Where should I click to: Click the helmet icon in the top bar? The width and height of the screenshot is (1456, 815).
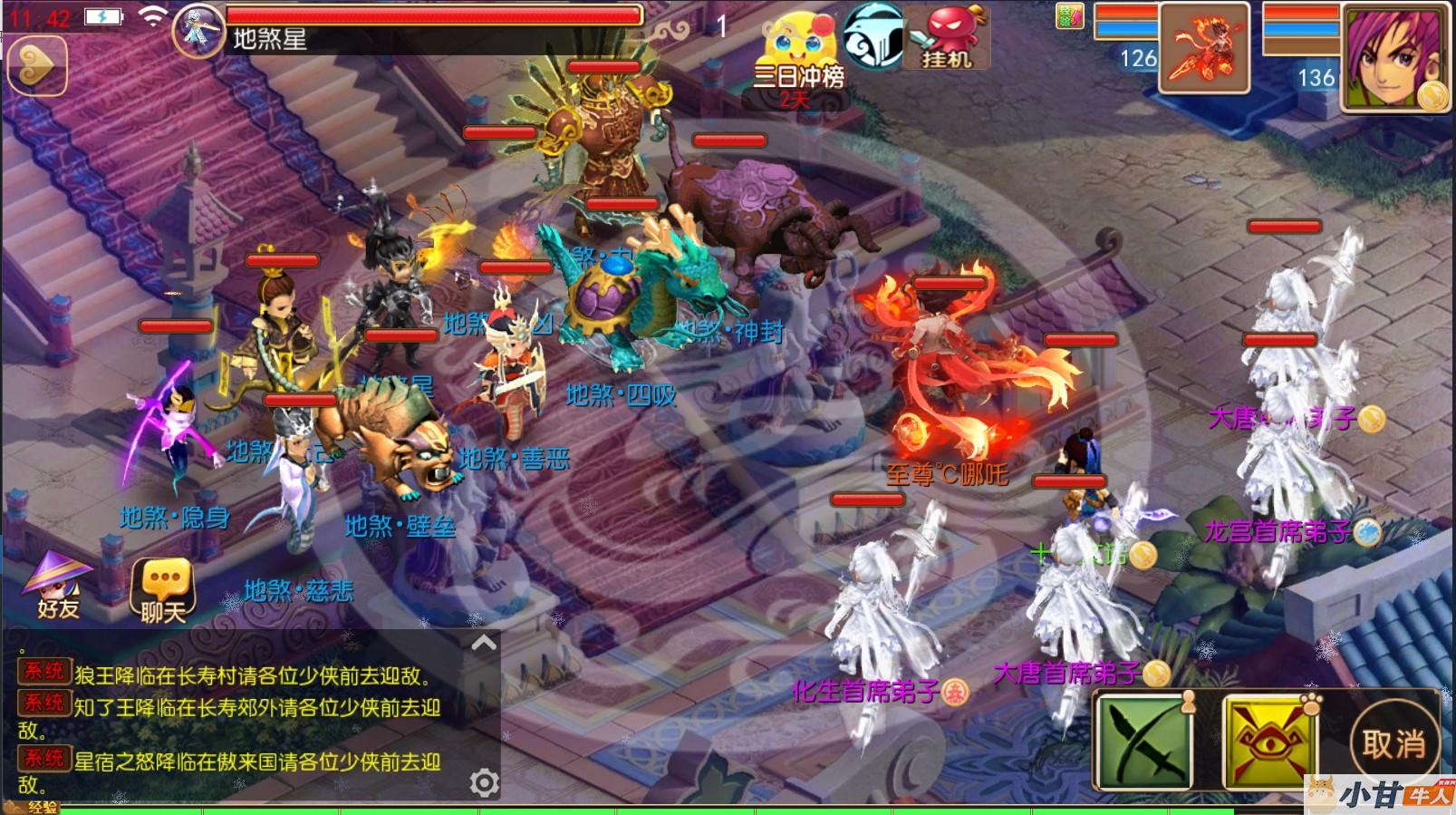pos(873,36)
